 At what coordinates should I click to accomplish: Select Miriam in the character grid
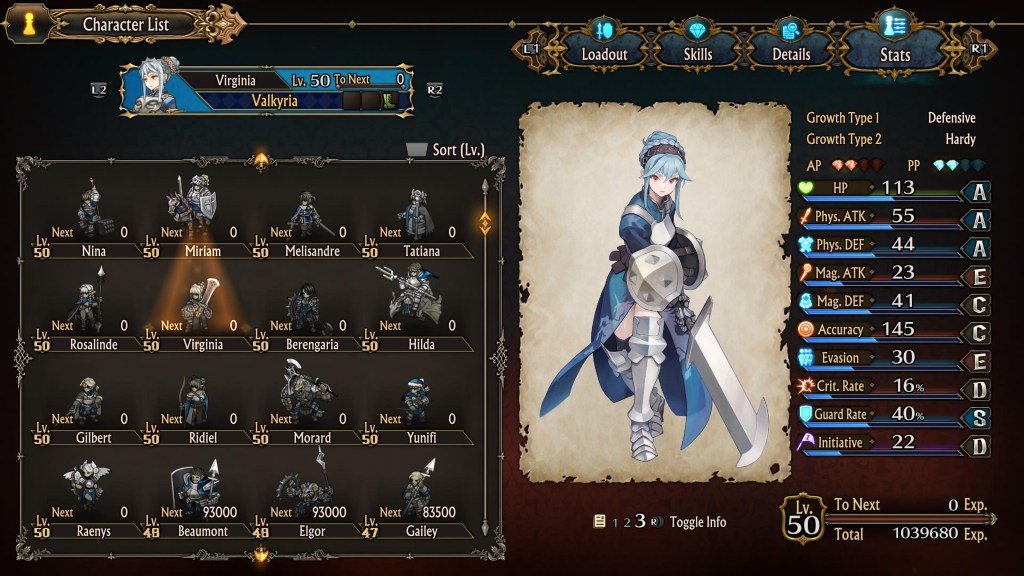[202, 218]
